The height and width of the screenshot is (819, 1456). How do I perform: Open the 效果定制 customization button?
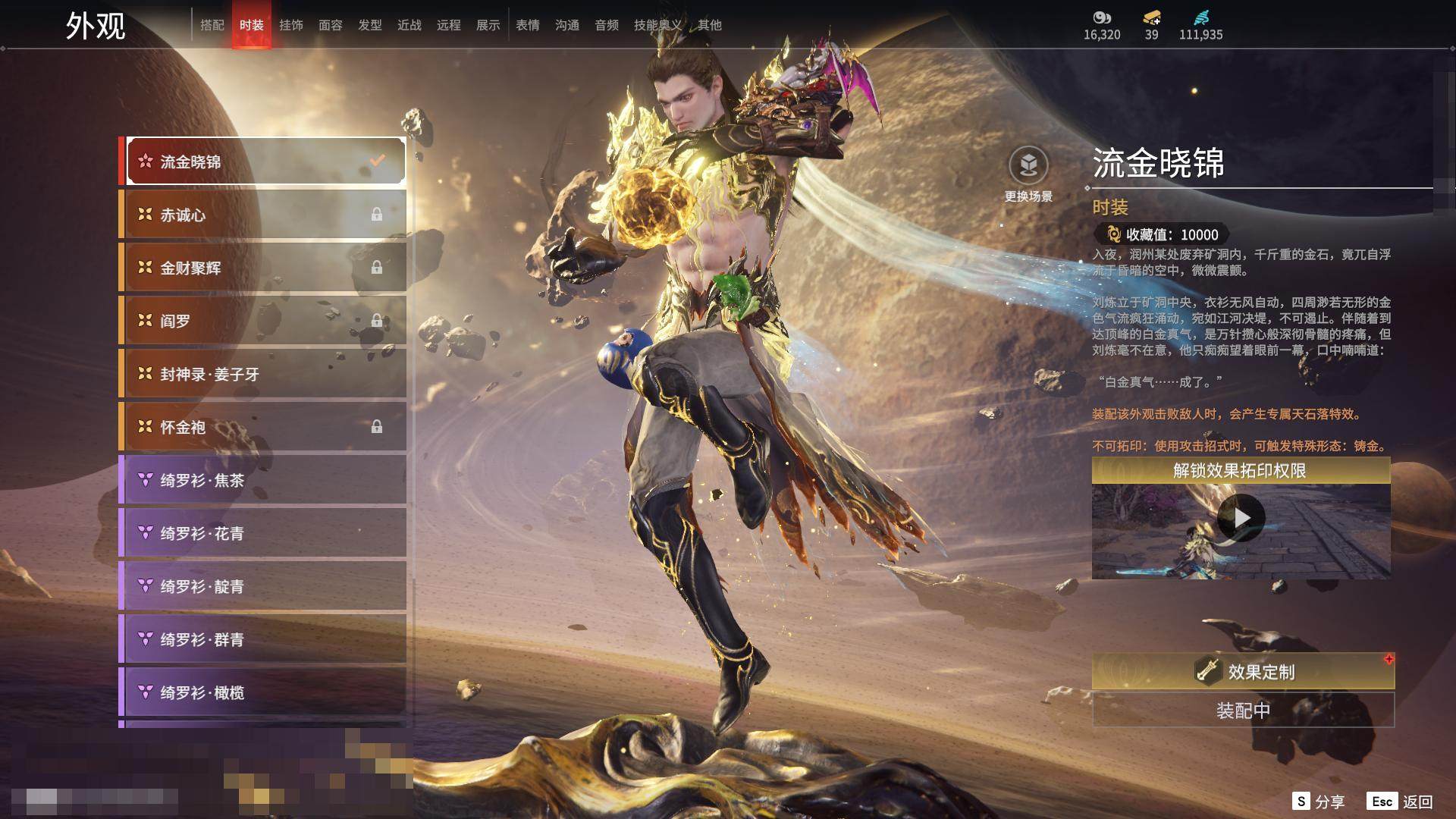pyautogui.click(x=1243, y=672)
